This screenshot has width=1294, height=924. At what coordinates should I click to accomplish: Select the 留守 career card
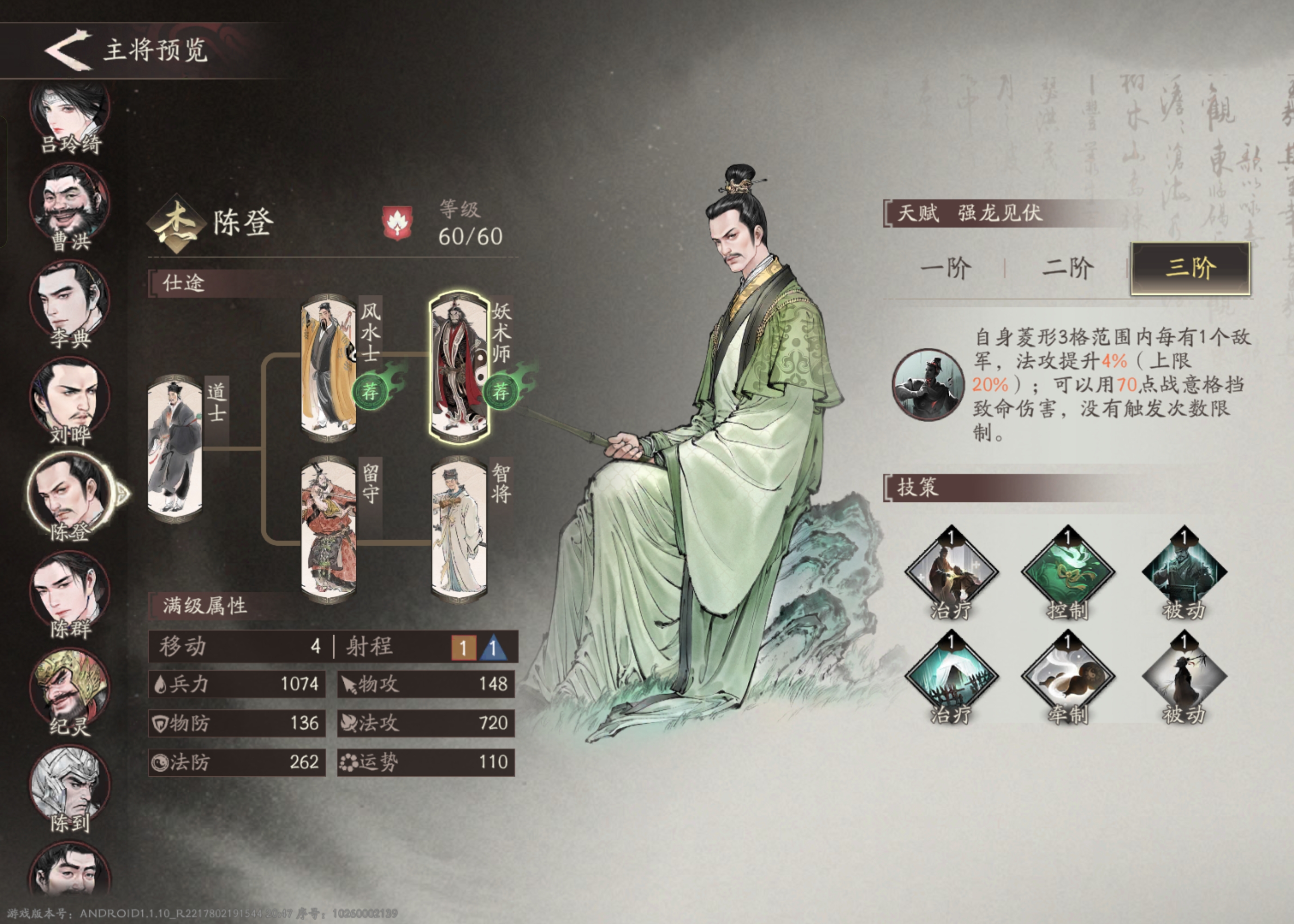click(329, 529)
